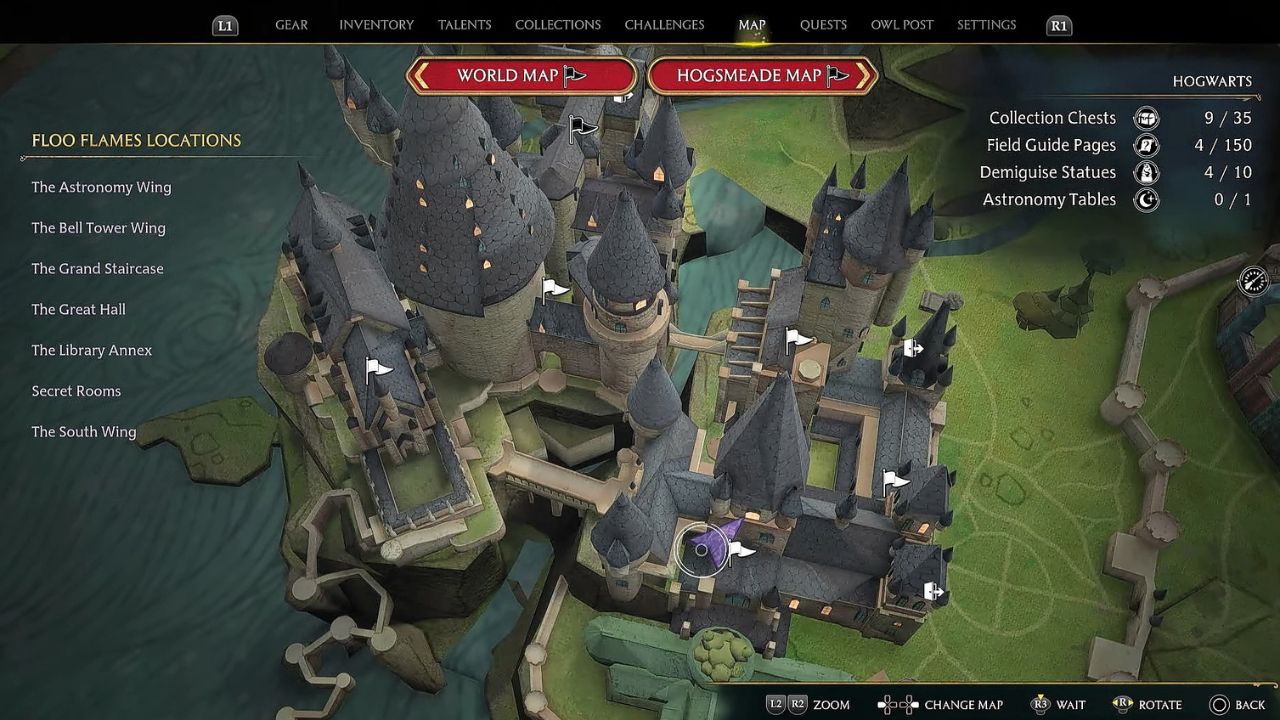Switch to the Owl Post tab

[902, 25]
